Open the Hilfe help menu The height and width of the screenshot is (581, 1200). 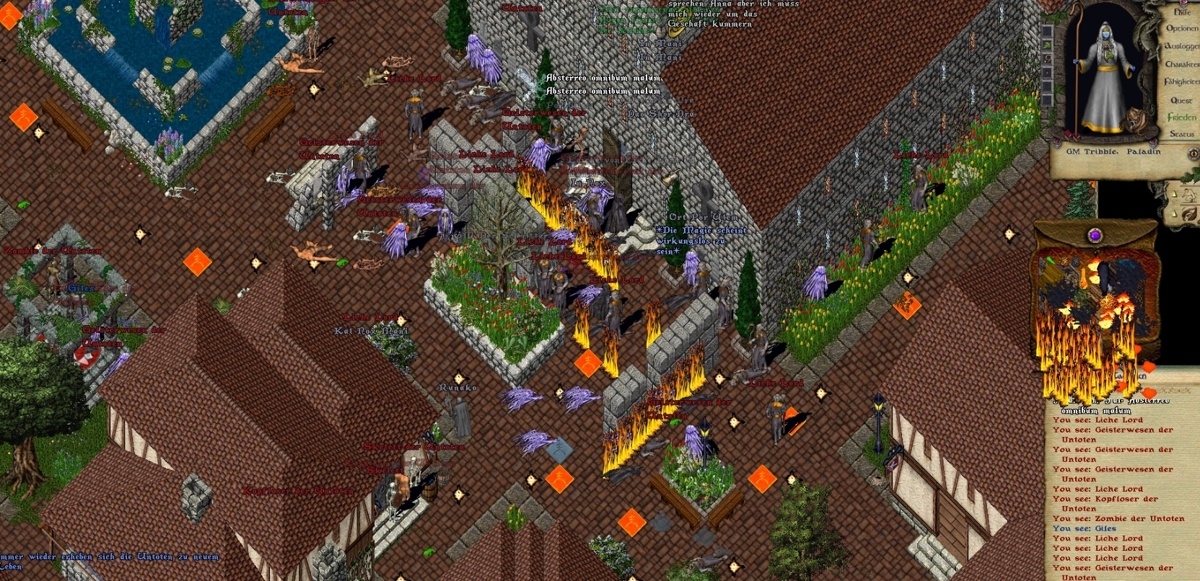point(1181,12)
